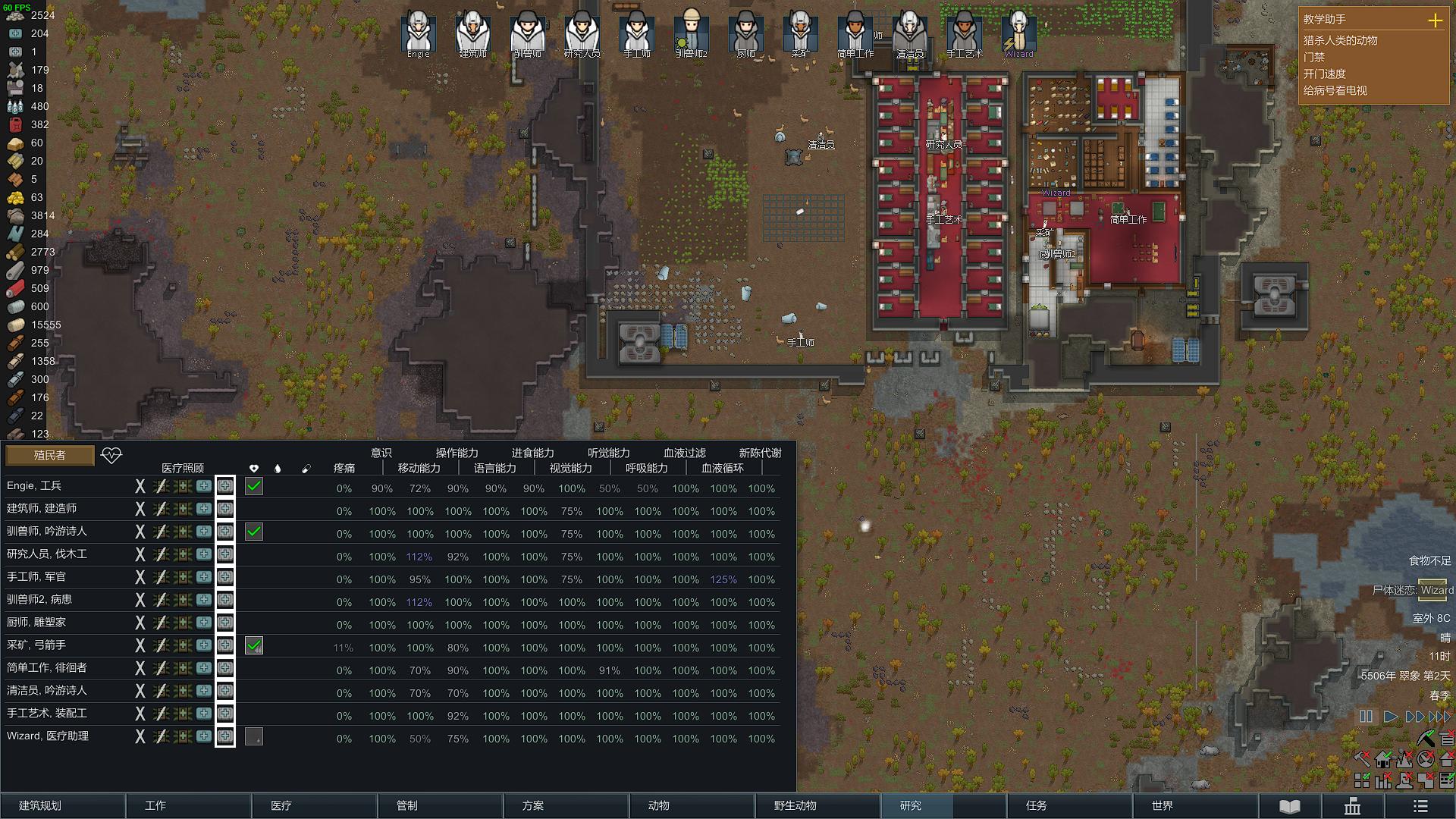This screenshot has width=1456, height=819.
Task: Toggle the checkbox in the 采矿 row
Action: pyautogui.click(x=254, y=646)
